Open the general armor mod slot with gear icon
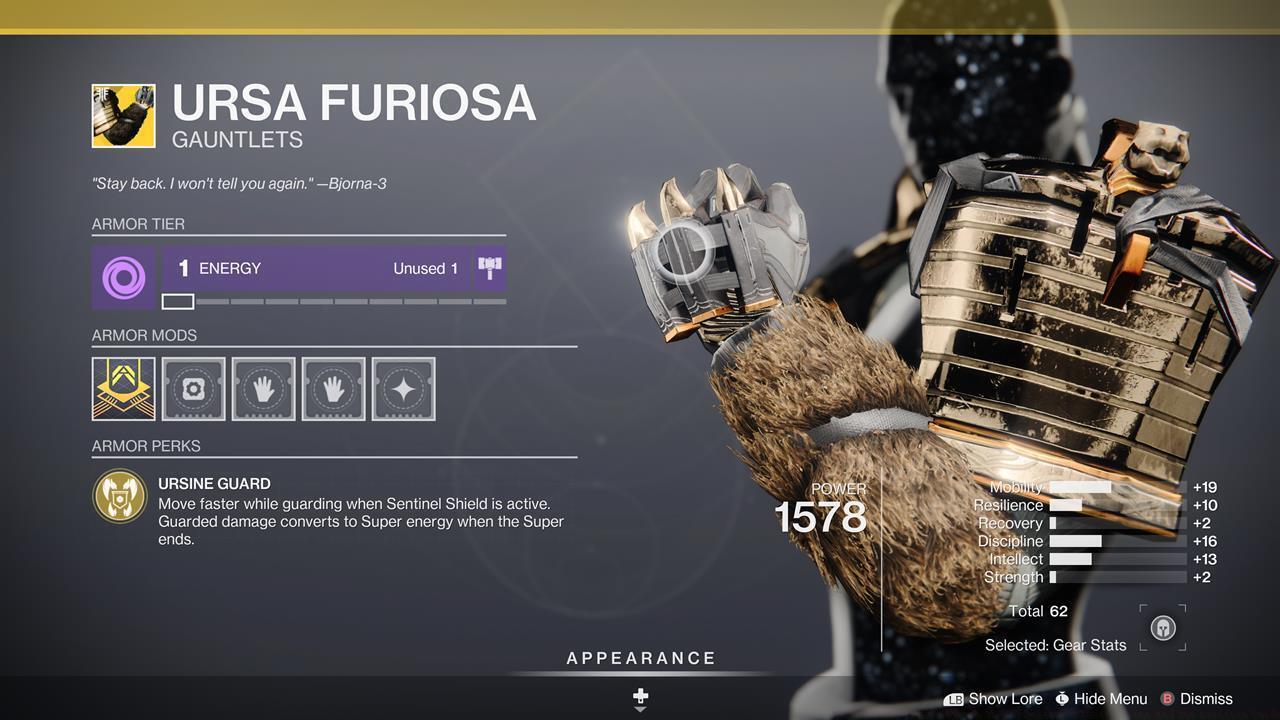 [x=193, y=389]
